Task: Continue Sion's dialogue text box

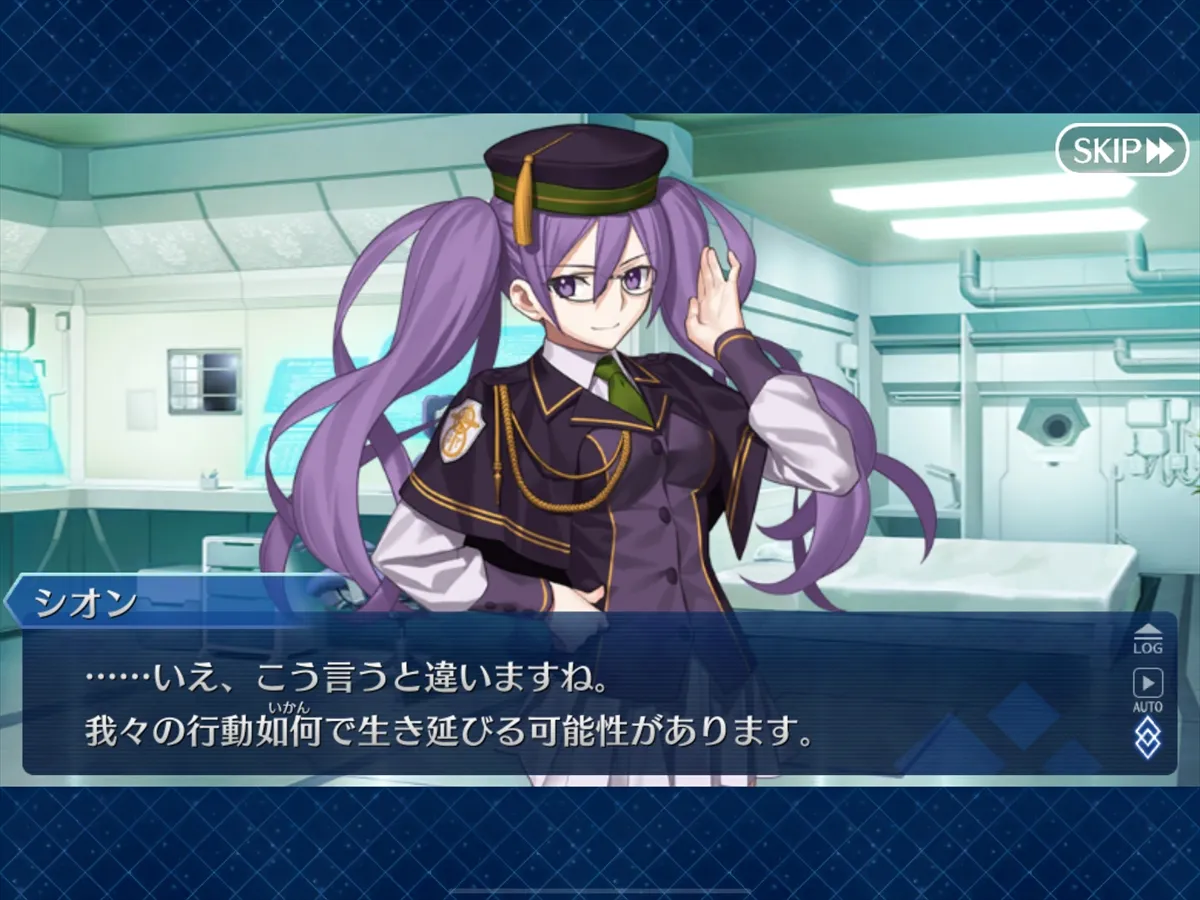Action: tap(560, 705)
